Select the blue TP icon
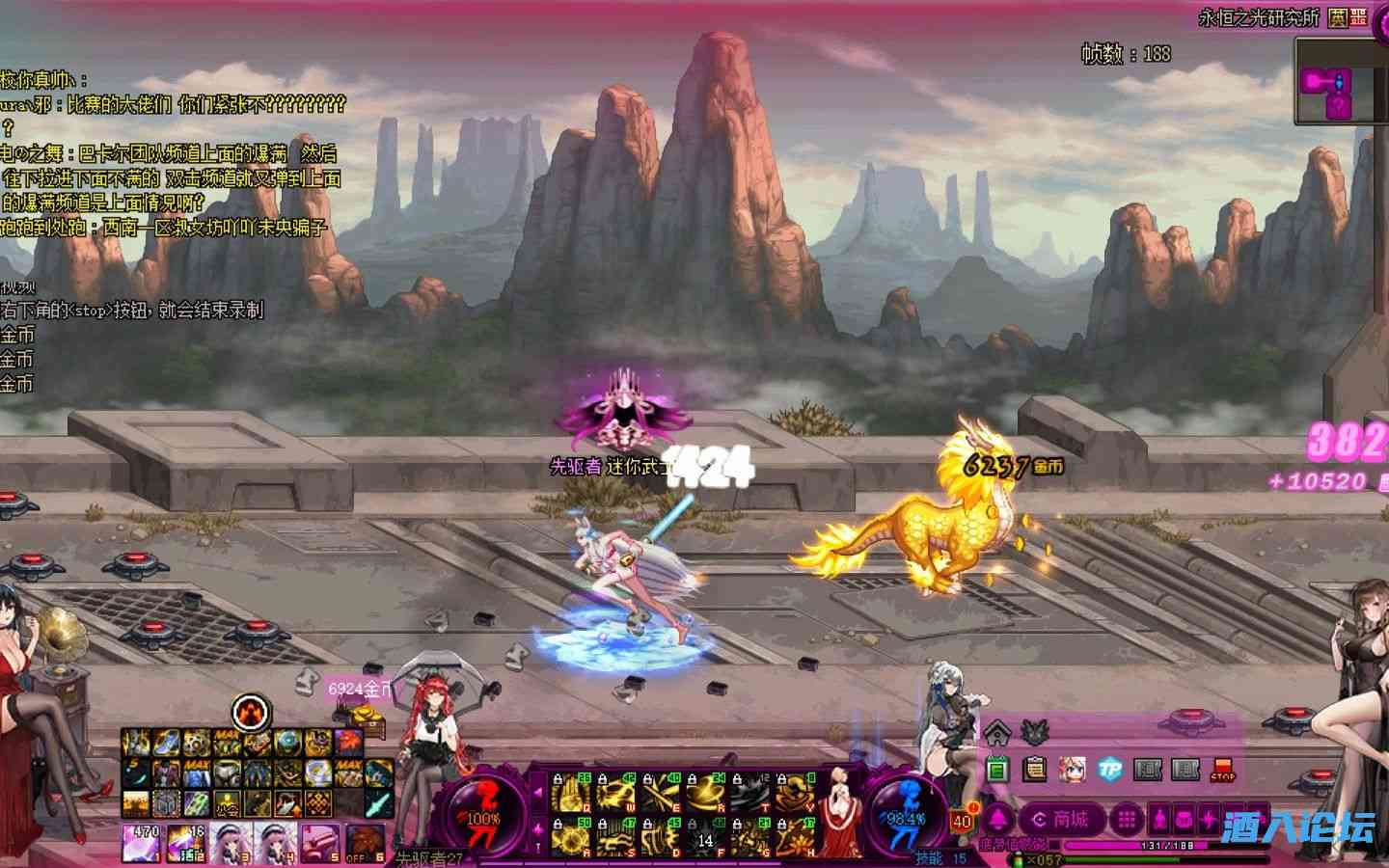 click(1110, 769)
